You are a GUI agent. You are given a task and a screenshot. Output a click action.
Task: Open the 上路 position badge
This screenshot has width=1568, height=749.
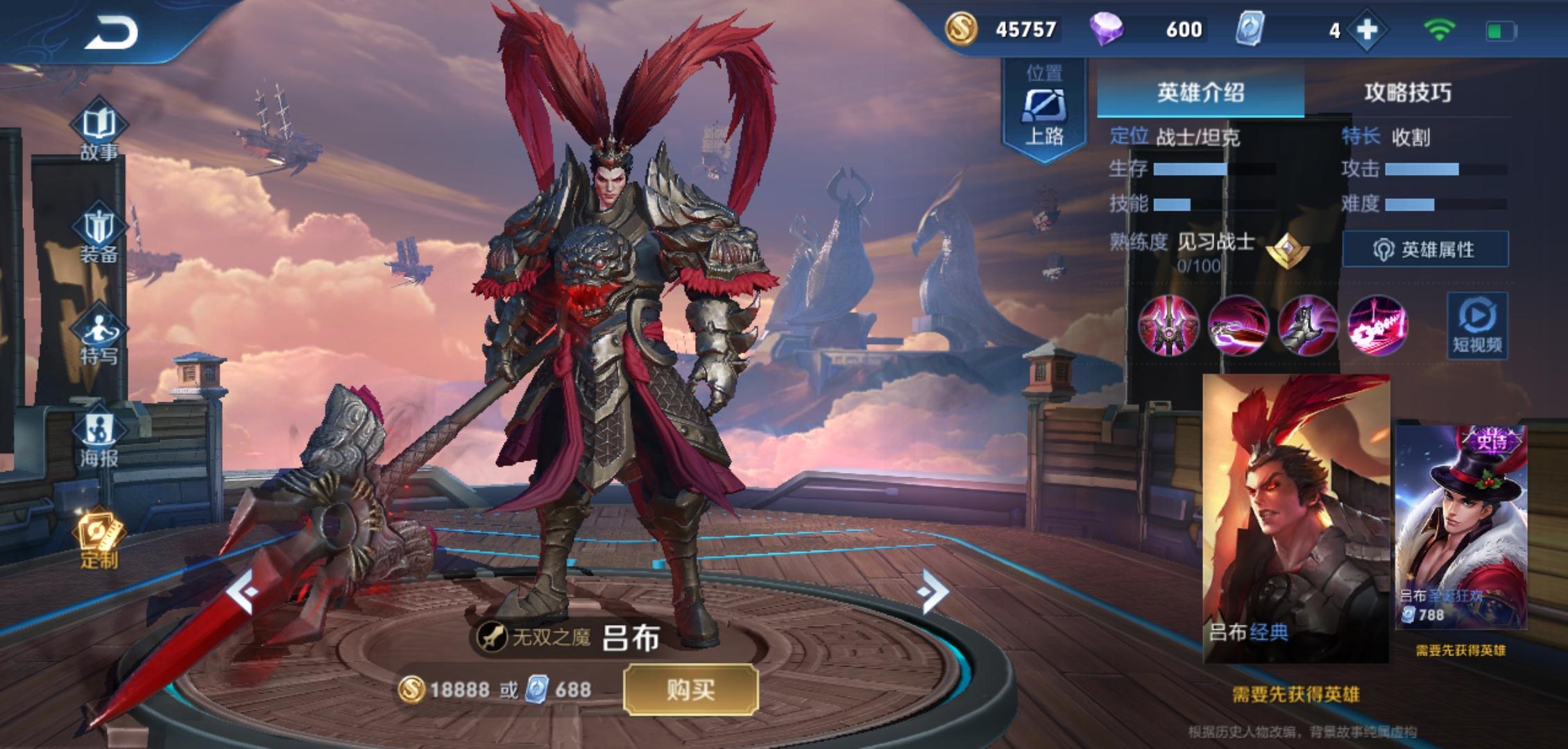pos(1044,111)
